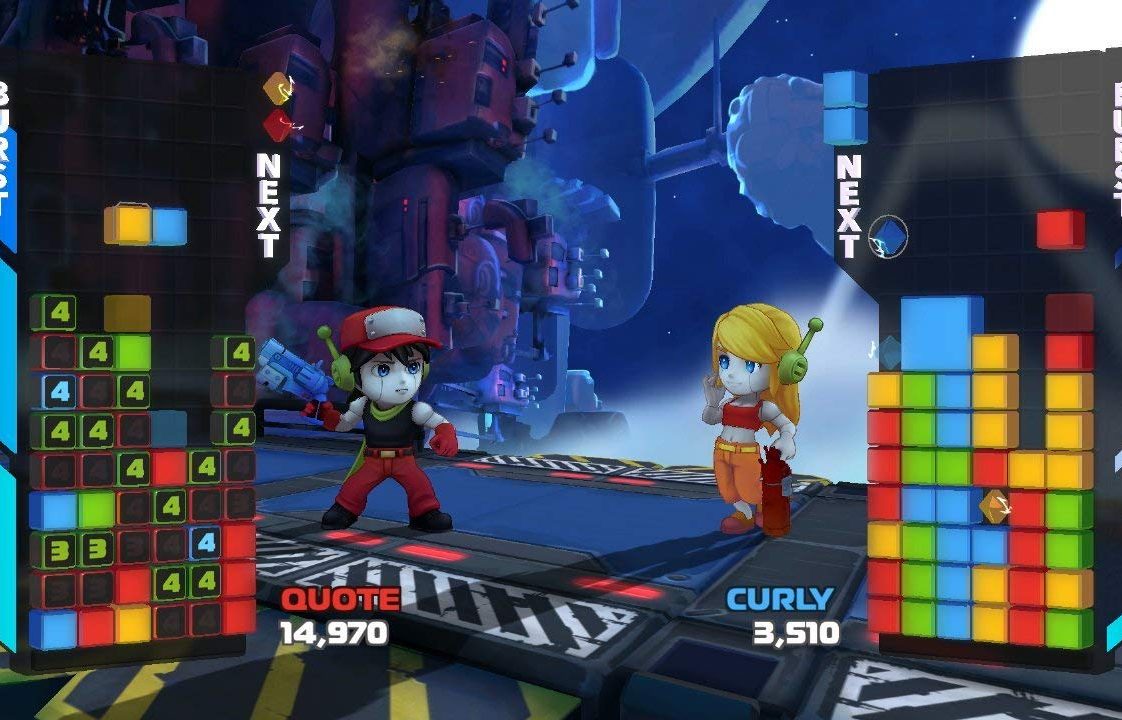Click the blue spark crystal beside Curly's NEXT
This screenshot has width=1122, height=720.
coord(888,237)
